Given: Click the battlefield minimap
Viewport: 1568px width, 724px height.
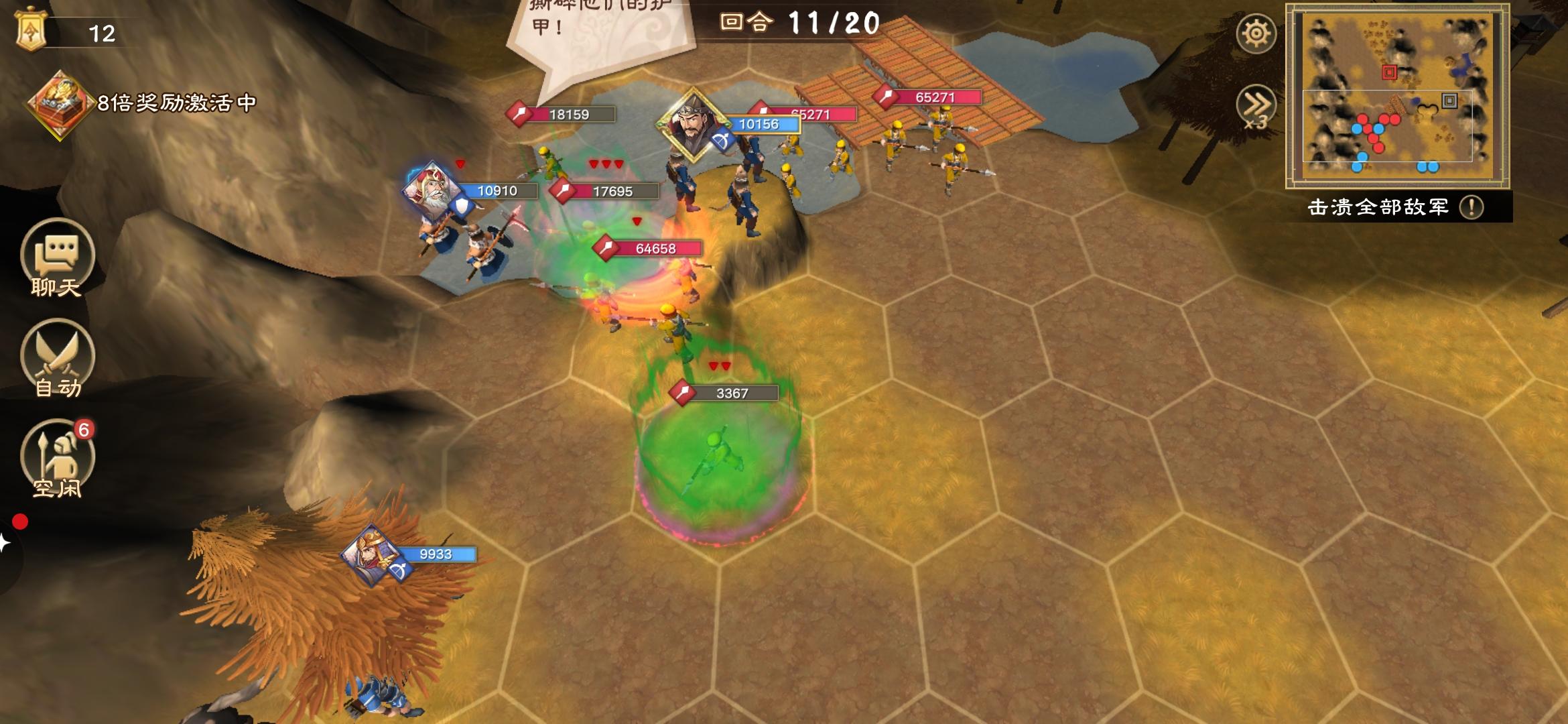Looking at the screenshot, I should pos(1397,97).
